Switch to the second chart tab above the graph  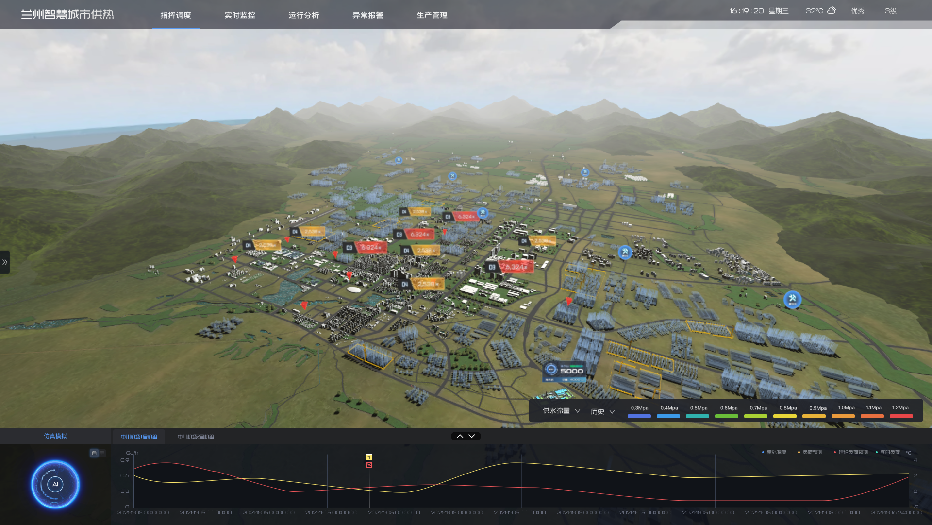pos(195,437)
